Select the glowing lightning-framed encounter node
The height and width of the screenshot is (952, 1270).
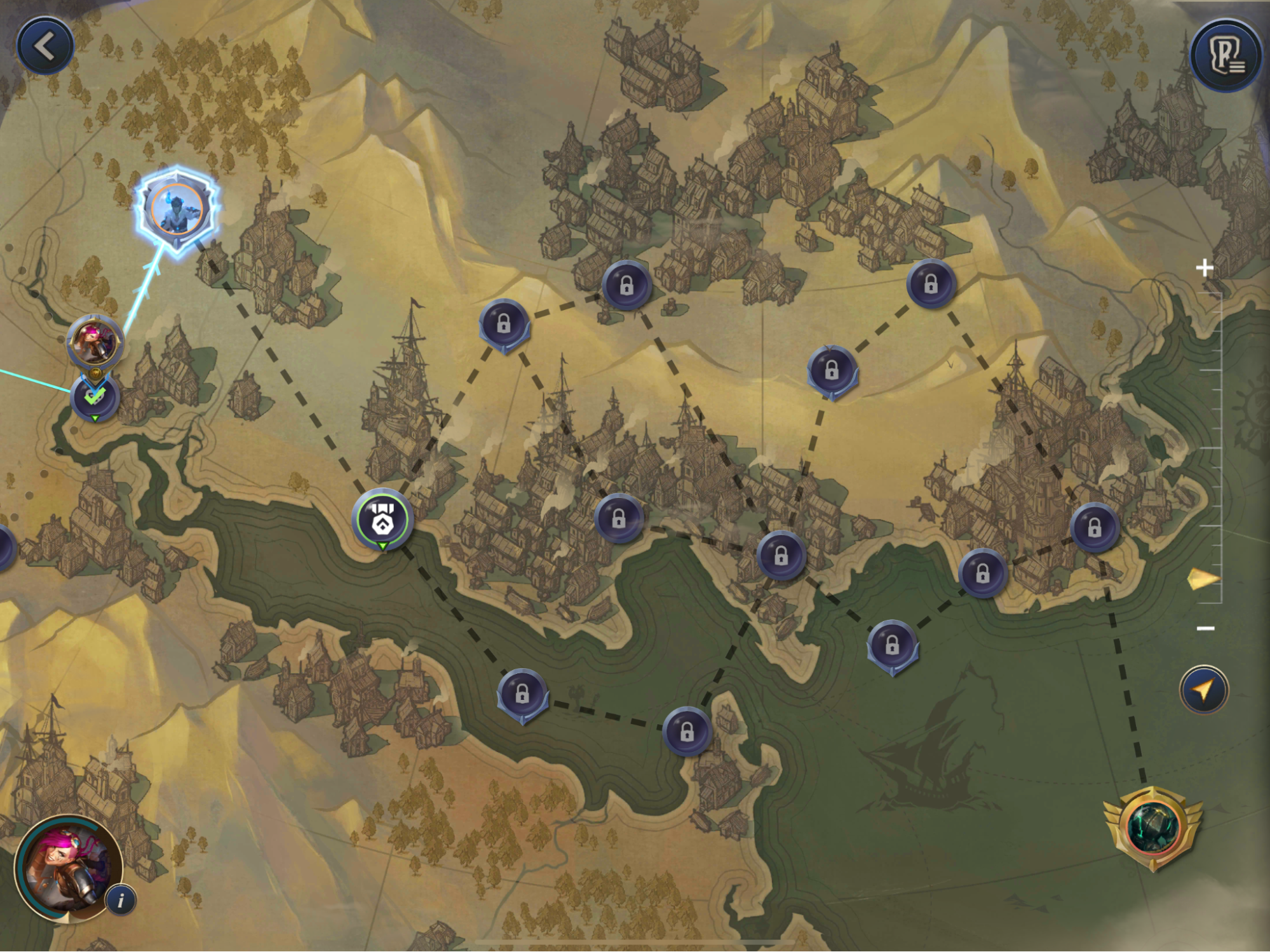pos(177,209)
